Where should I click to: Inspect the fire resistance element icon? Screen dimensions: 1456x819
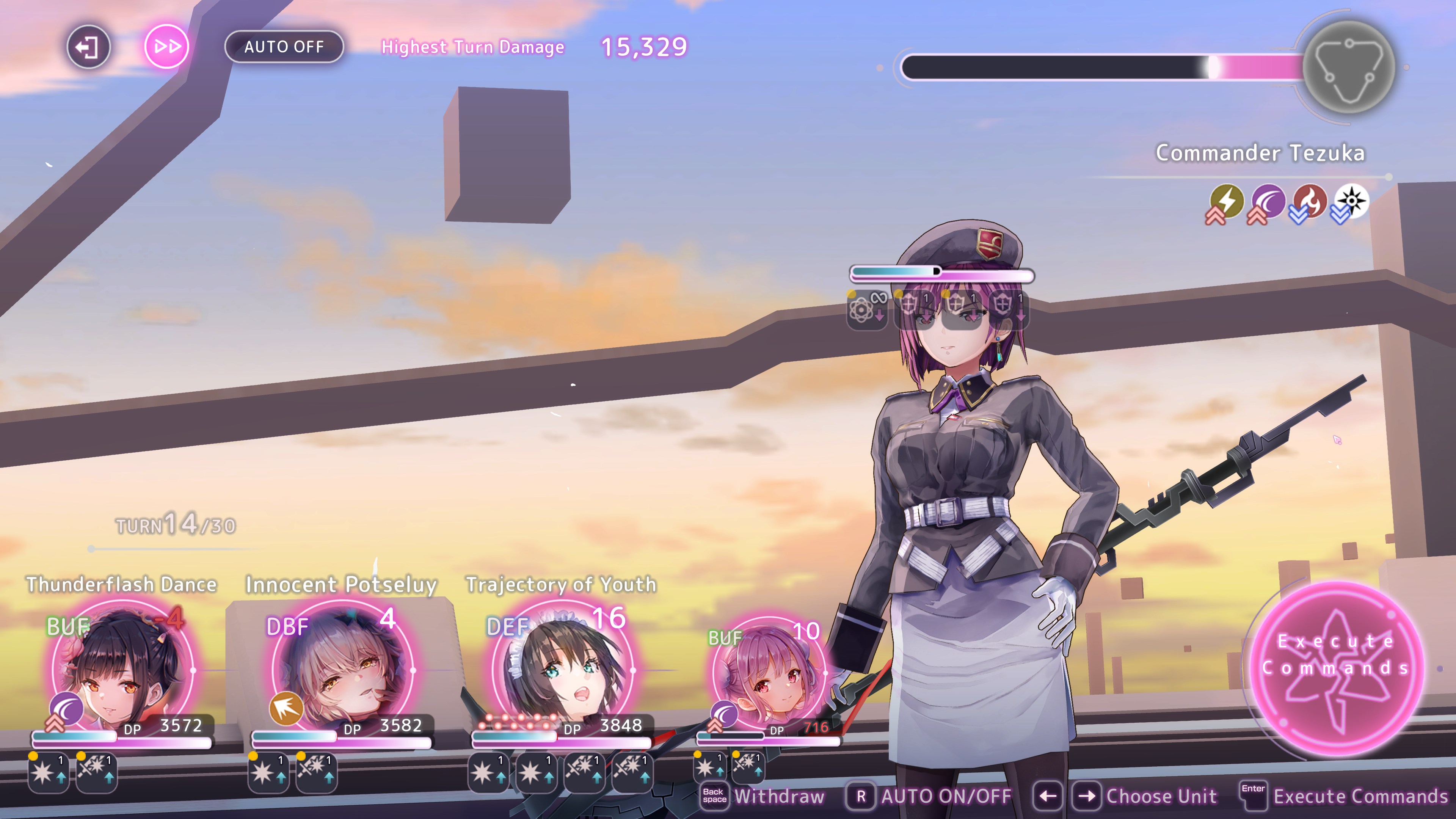pyautogui.click(x=1310, y=201)
